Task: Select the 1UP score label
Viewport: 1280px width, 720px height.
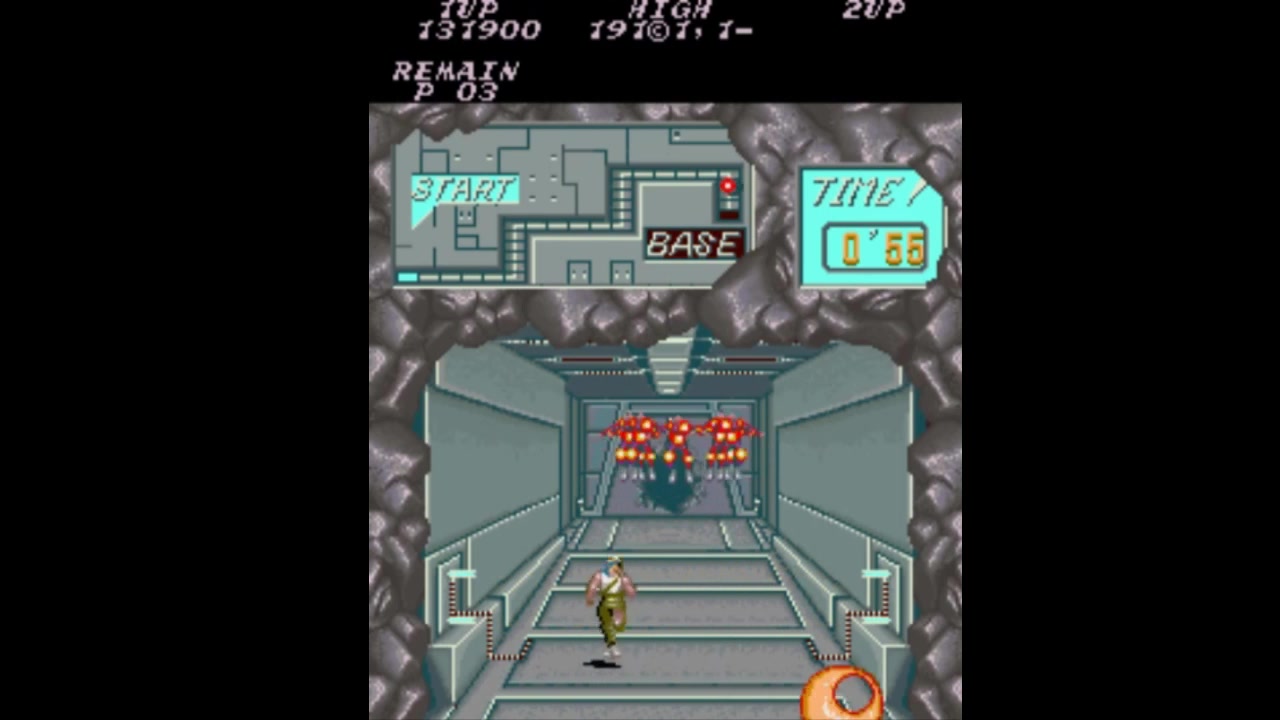Action: coord(470,10)
